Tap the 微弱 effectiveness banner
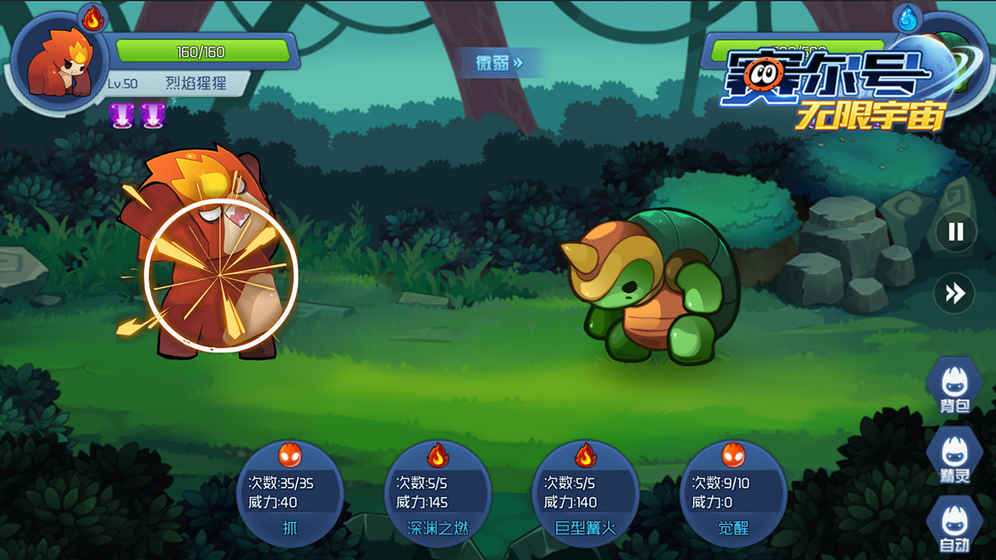Image resolution: width=996 pixels, height=560 pixels. coord(499,63)
